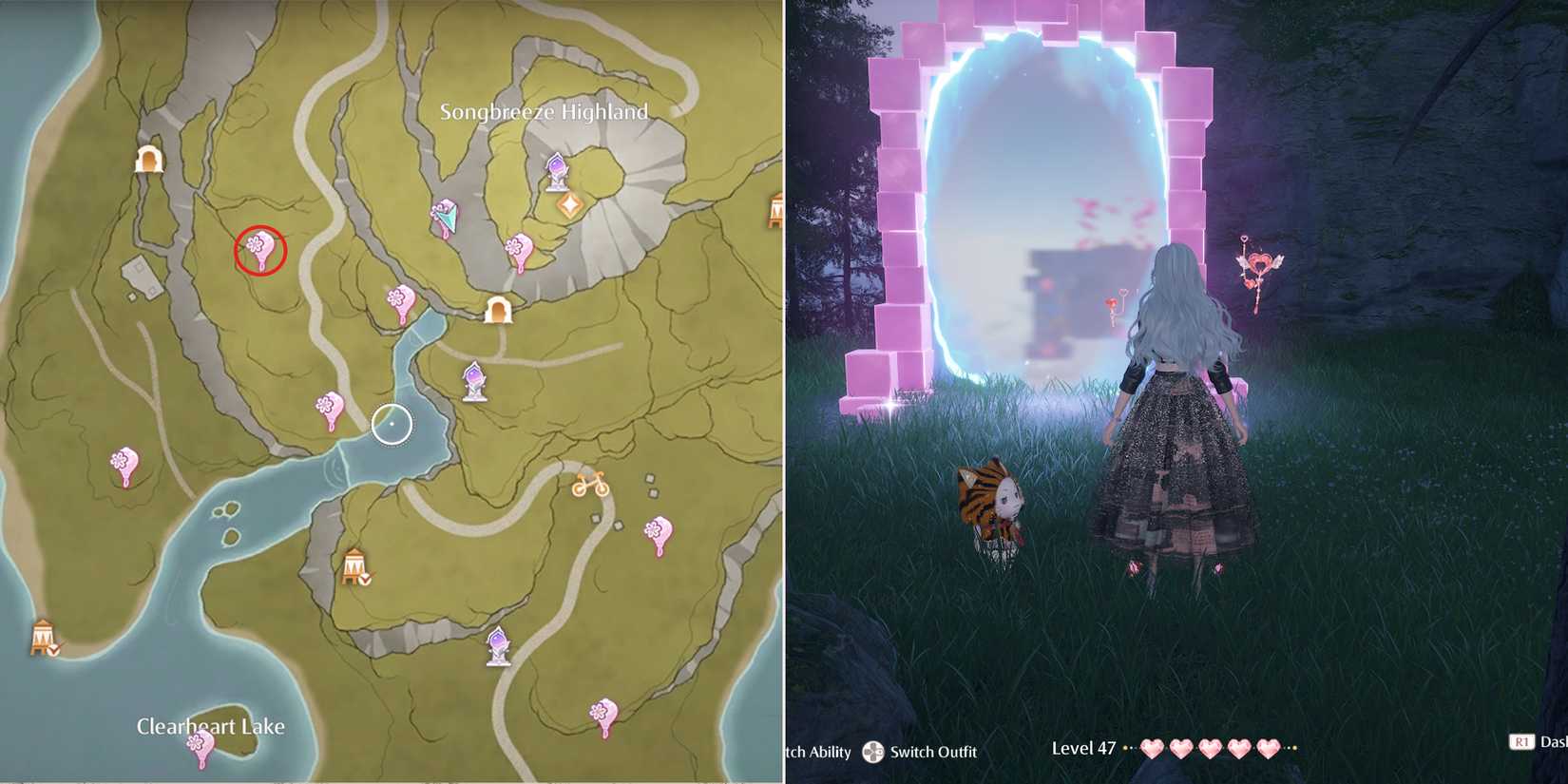
Task: Select the Clearheart Lake map label
Action: coord(213,726)
